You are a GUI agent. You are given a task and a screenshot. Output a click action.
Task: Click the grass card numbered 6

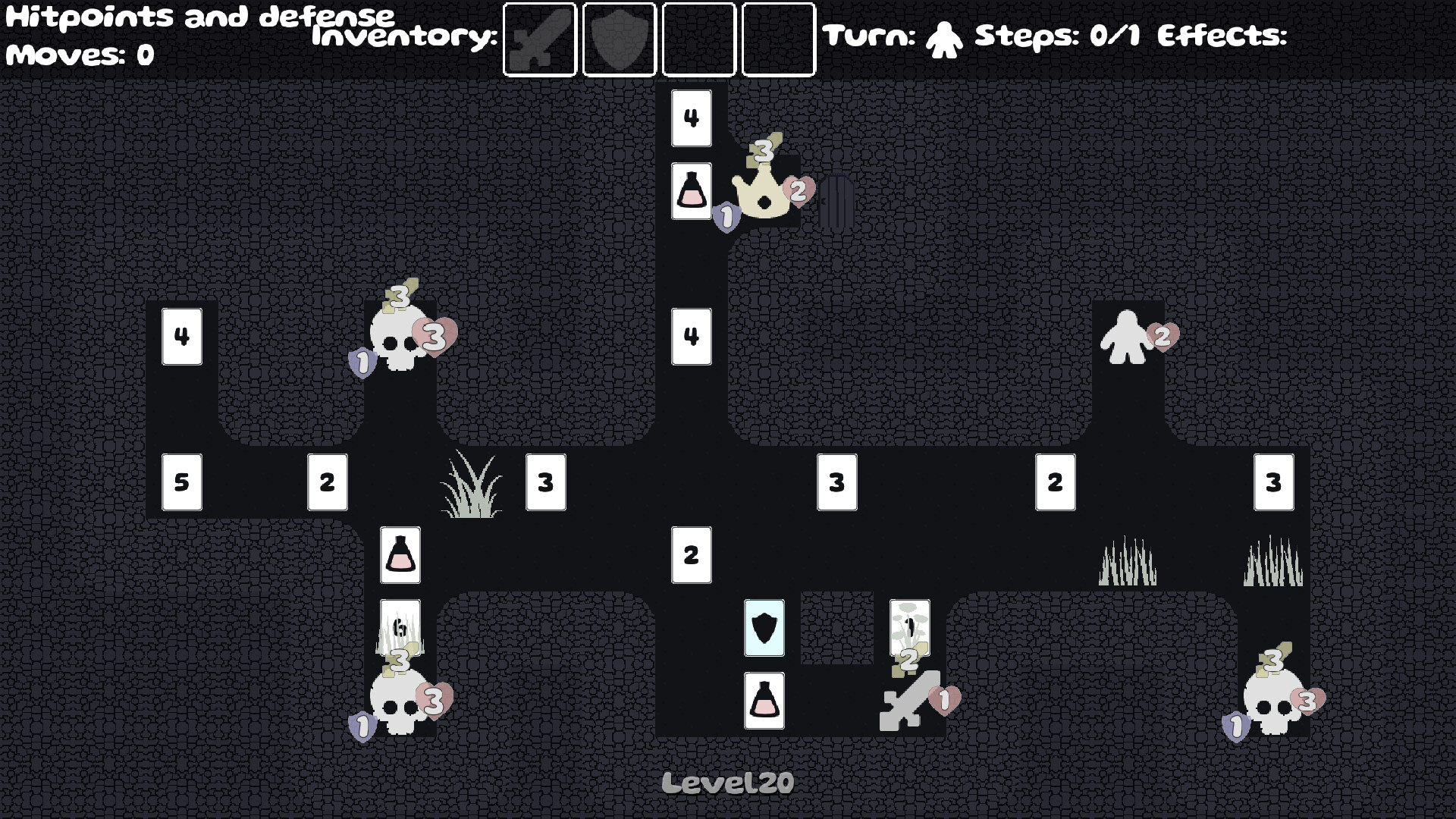click(x=400, y=628)
